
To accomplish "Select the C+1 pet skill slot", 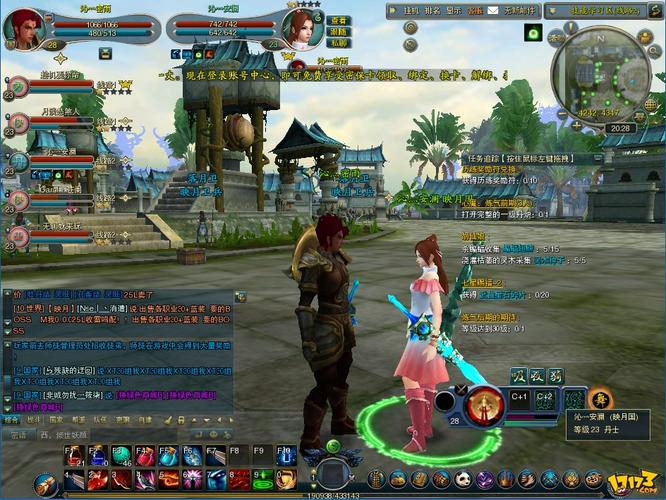I will (519, 399).
